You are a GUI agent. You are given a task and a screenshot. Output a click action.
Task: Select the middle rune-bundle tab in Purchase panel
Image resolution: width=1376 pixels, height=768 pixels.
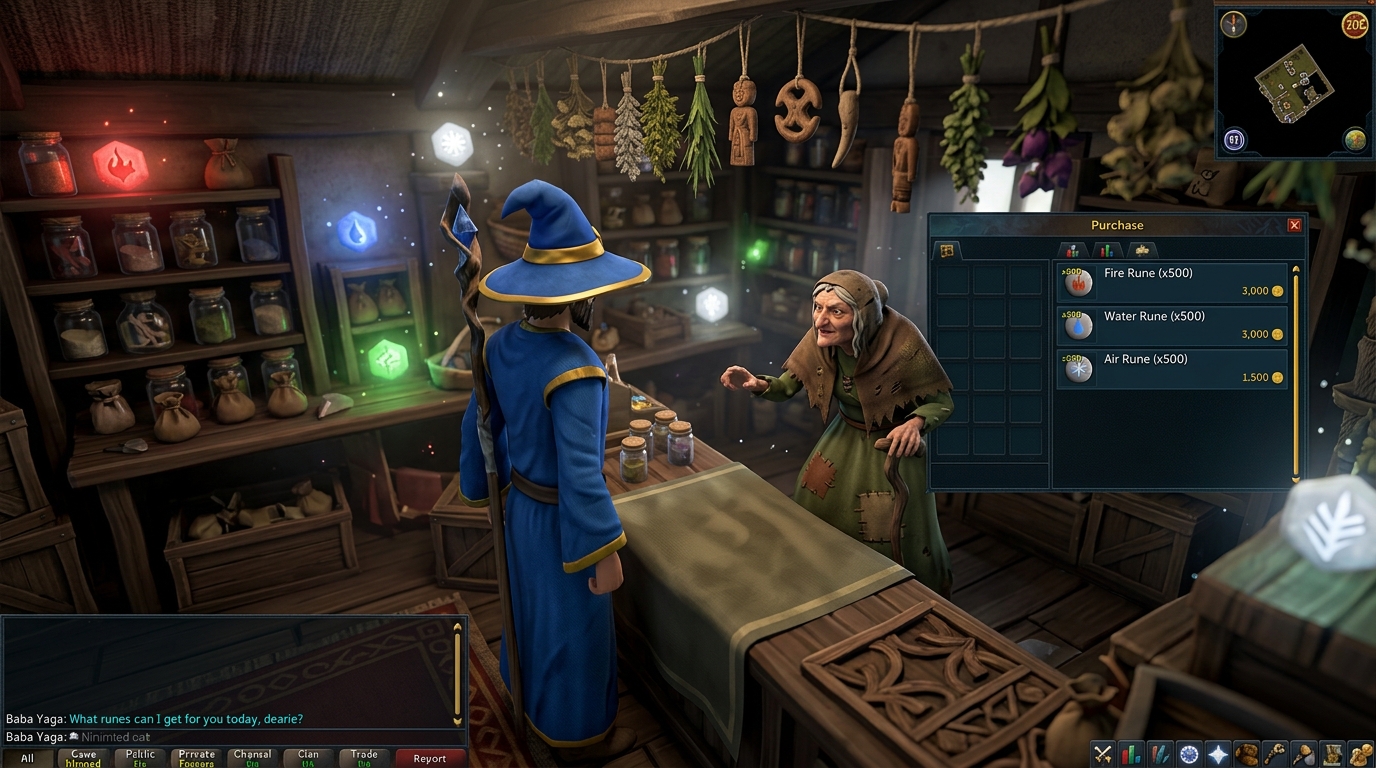pyautogui.click(x=1105, y=250)
